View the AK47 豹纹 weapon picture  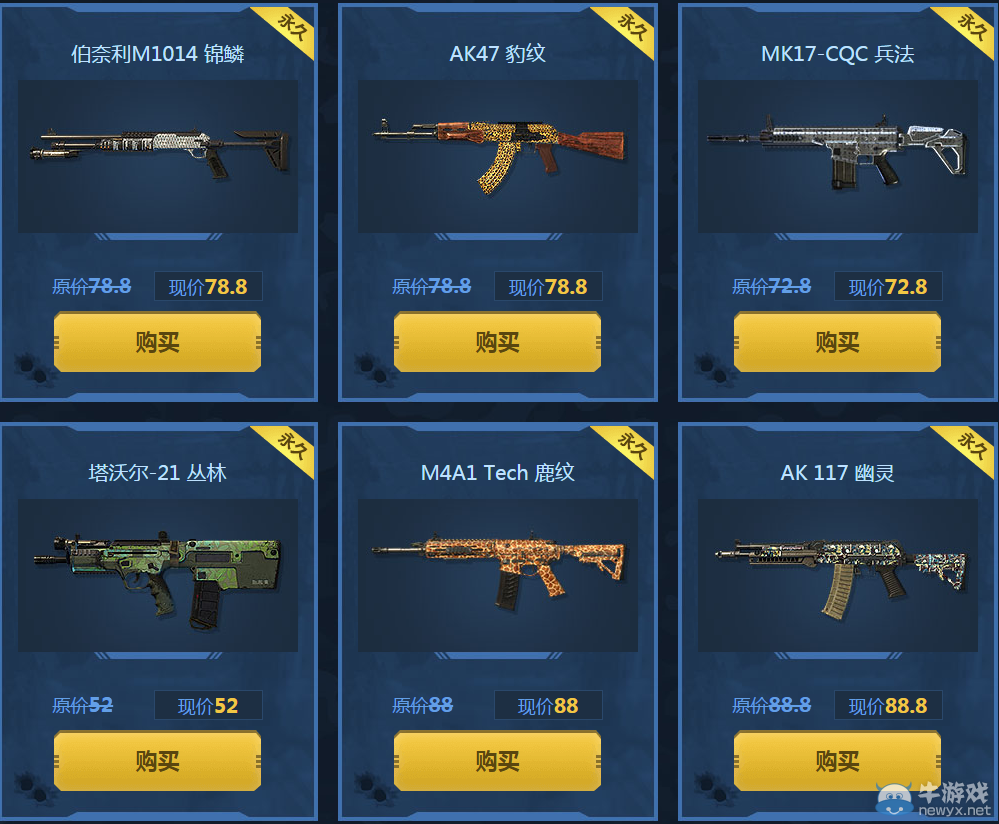(498, 155)
